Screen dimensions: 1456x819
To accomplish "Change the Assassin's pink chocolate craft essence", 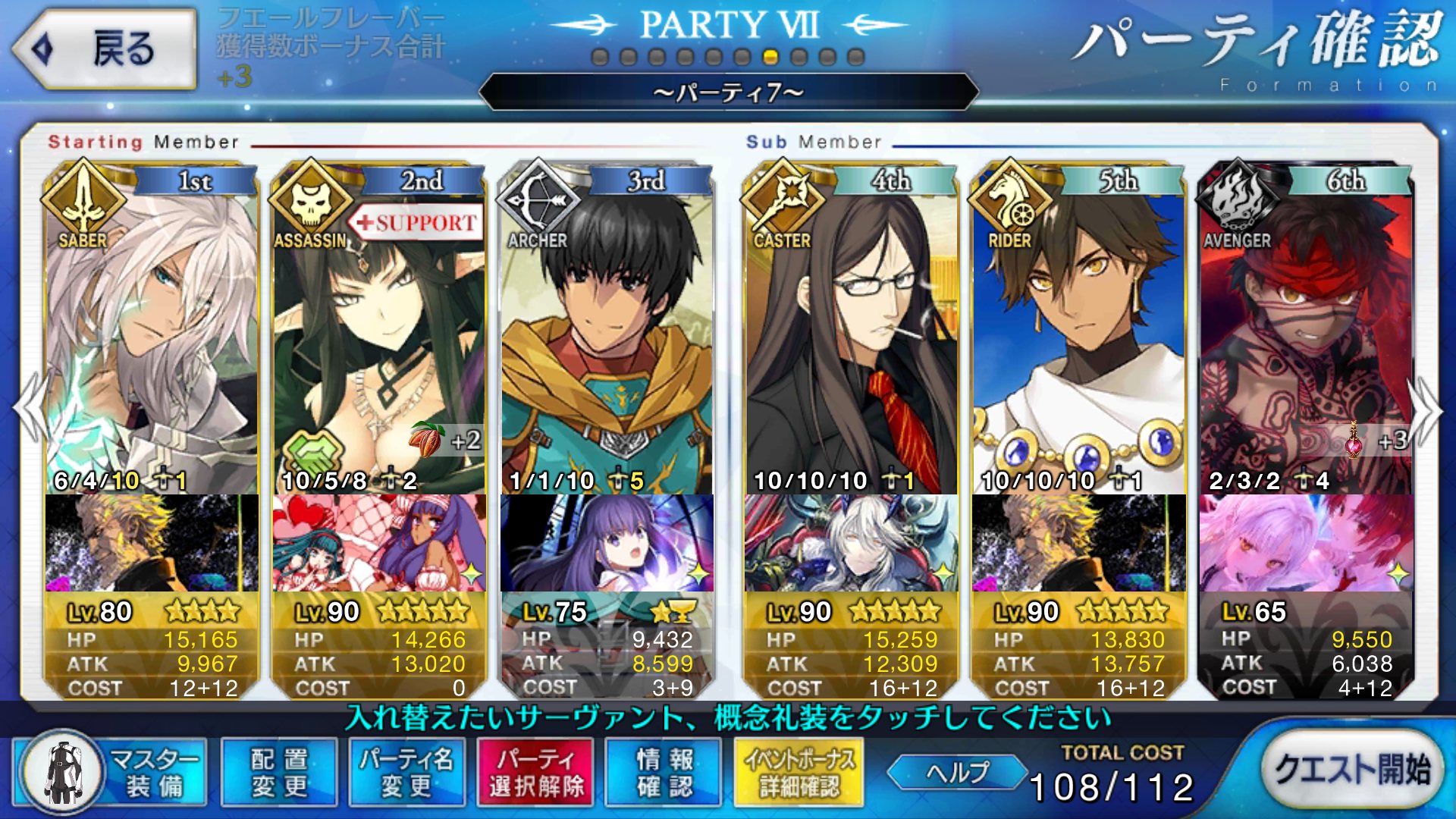I will pos(379,543).
